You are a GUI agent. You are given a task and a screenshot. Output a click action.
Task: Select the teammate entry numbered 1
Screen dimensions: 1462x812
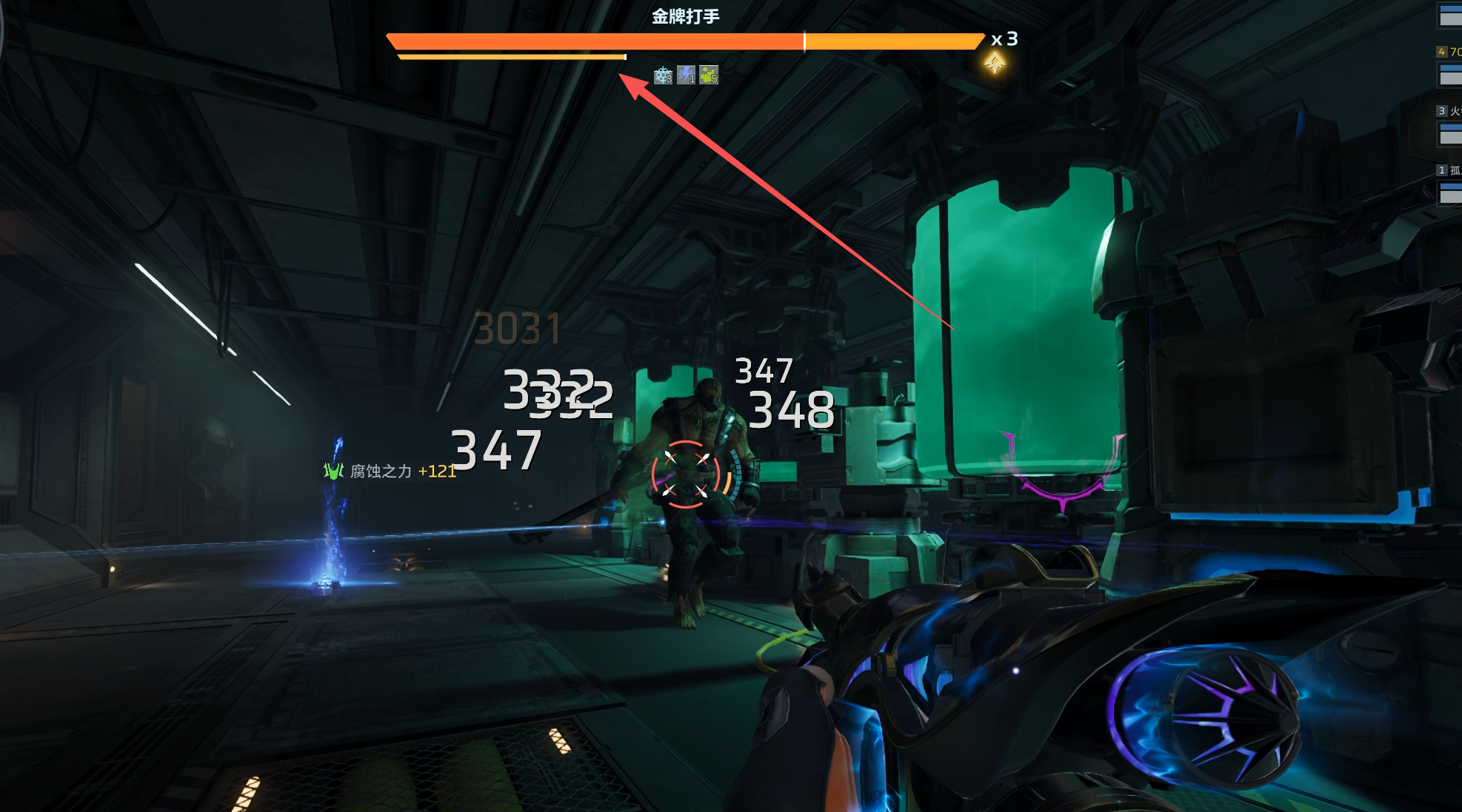(1449, 183)
